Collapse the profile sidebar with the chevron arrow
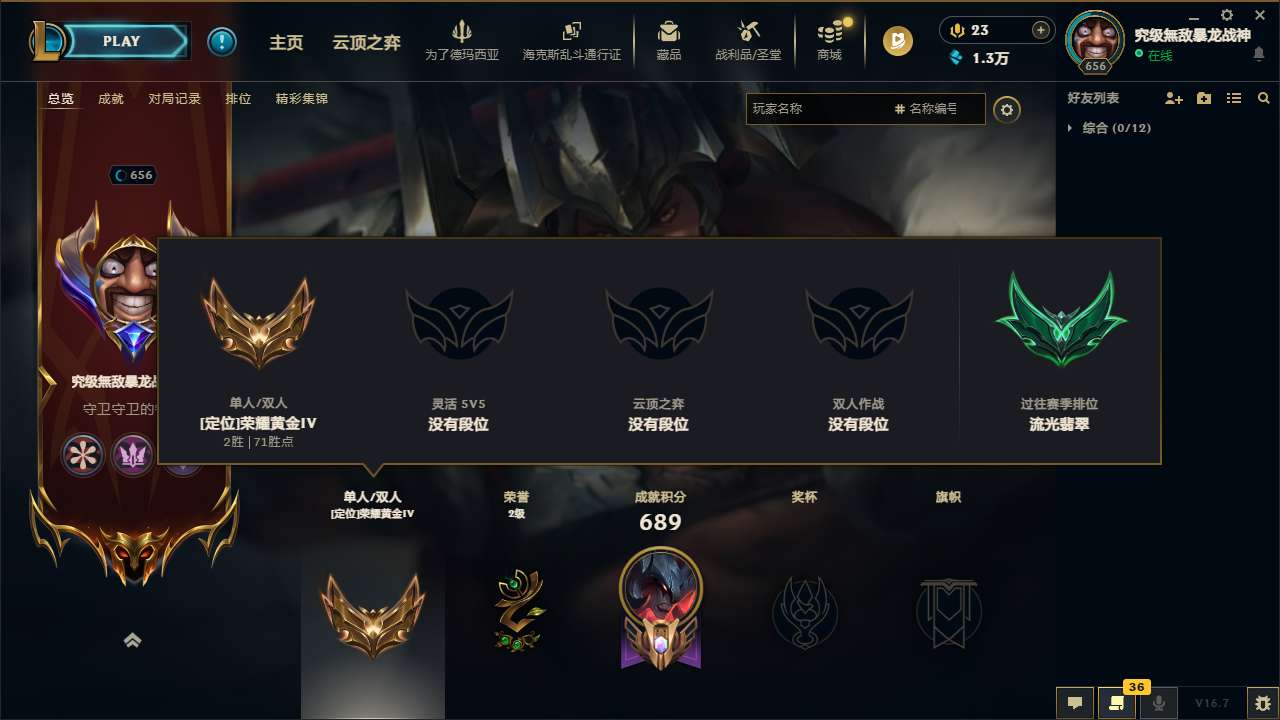This screenshot has width=1280, height=720. point(133,640)
